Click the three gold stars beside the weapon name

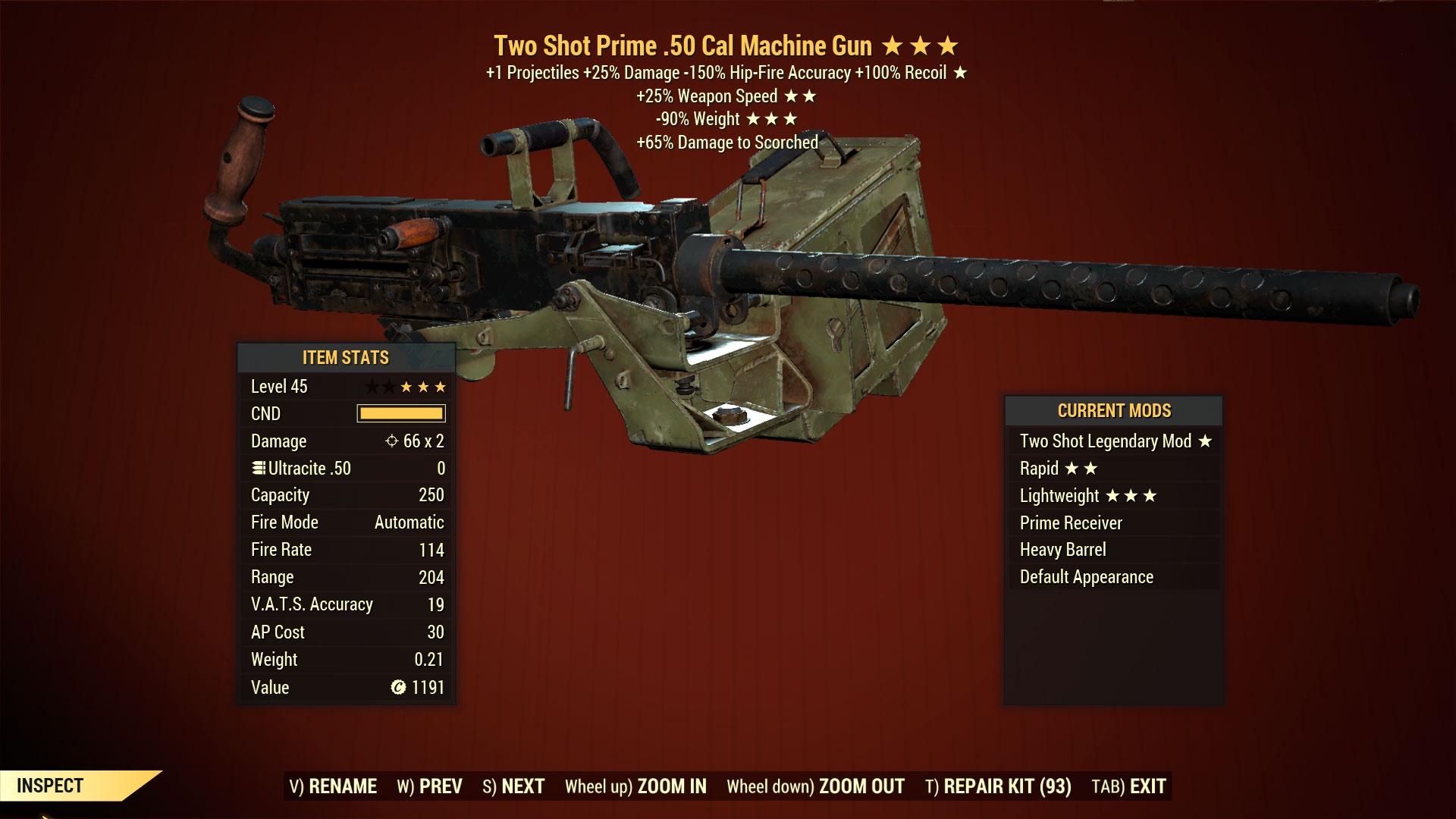tap(921, 45)
